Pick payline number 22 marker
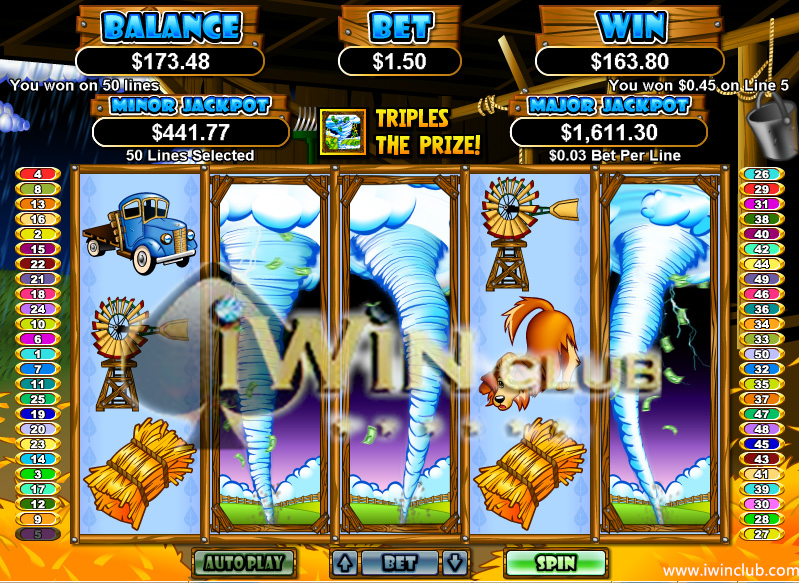Screen dimensions: 799x583 click(x=38, y=264)
